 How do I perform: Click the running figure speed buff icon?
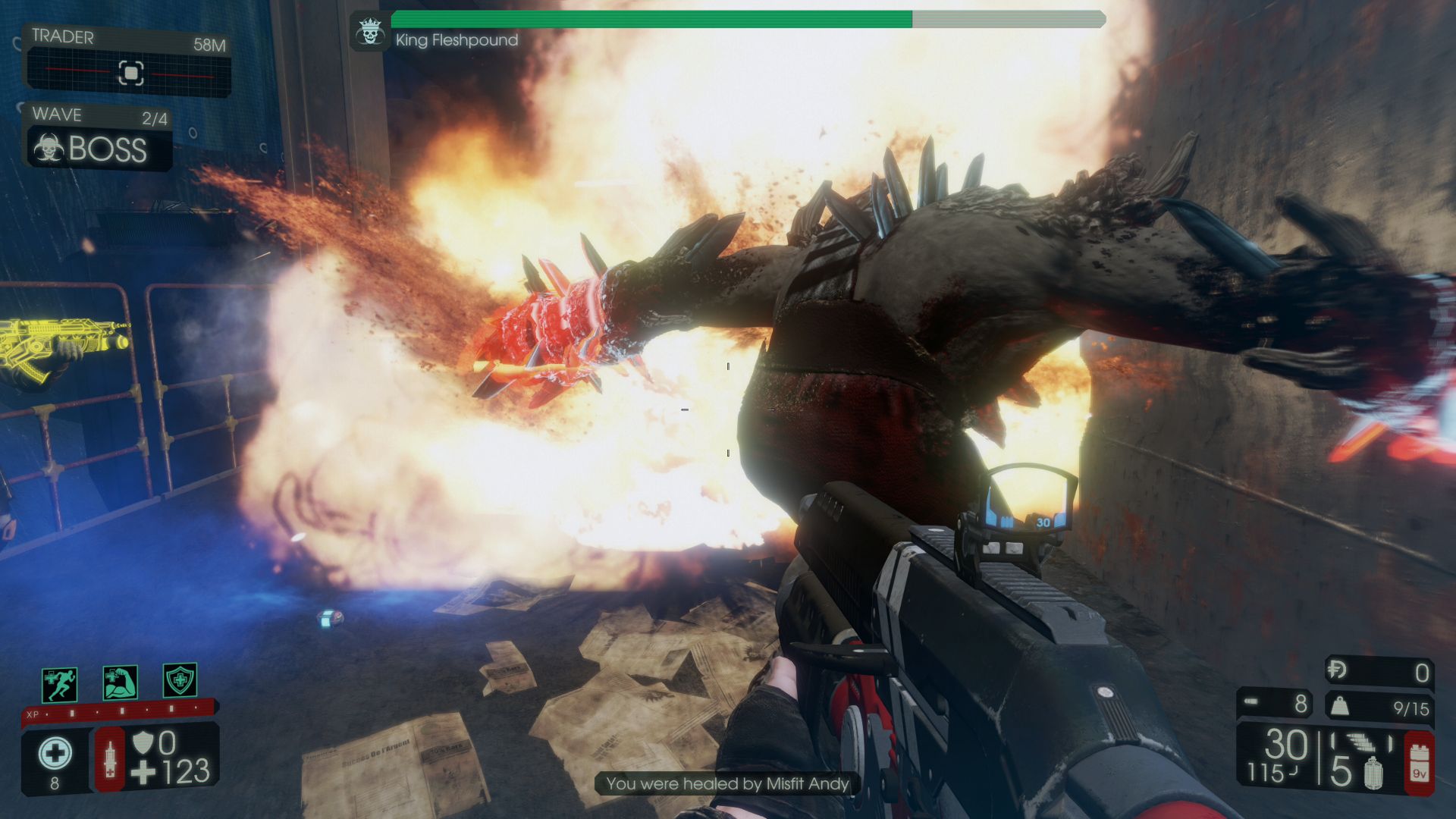coord(59,685)
